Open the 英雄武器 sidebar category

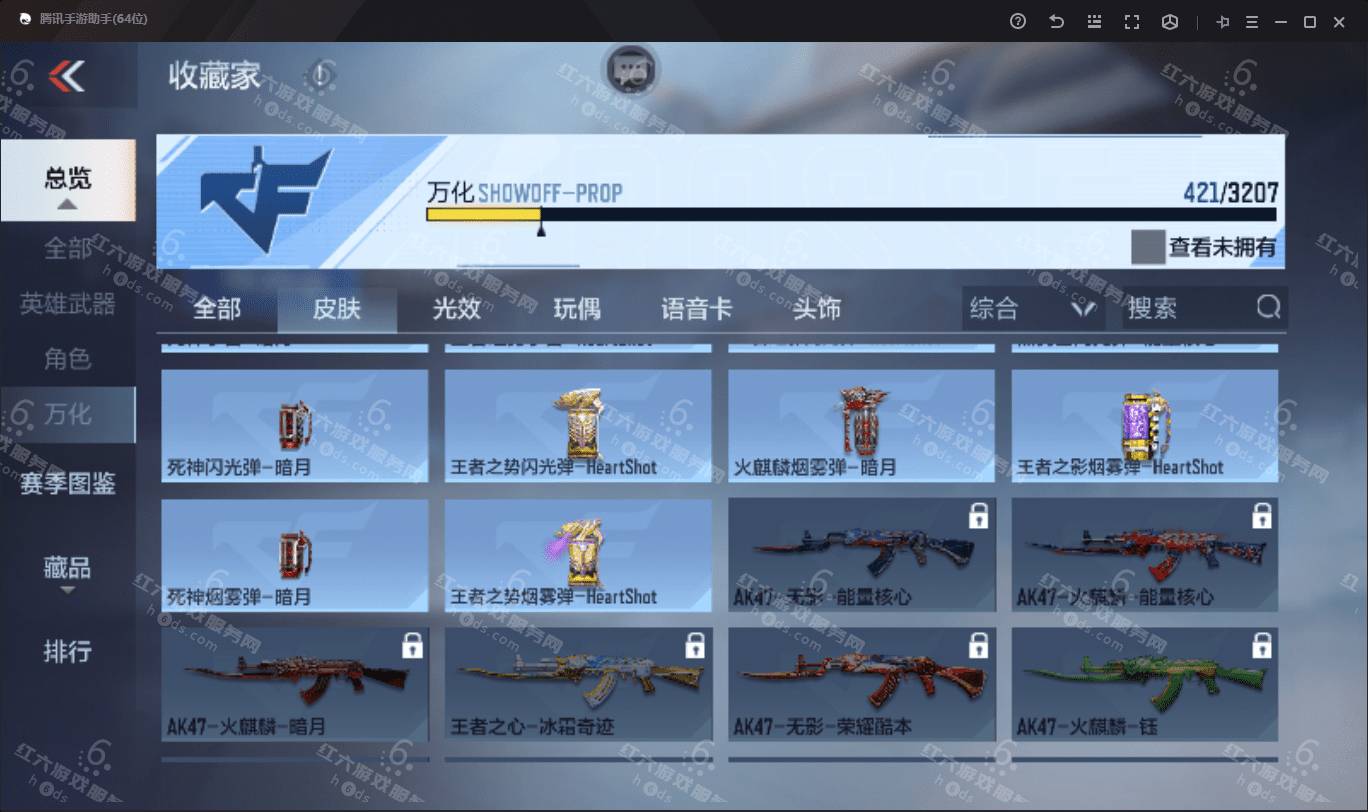[67, 303]
